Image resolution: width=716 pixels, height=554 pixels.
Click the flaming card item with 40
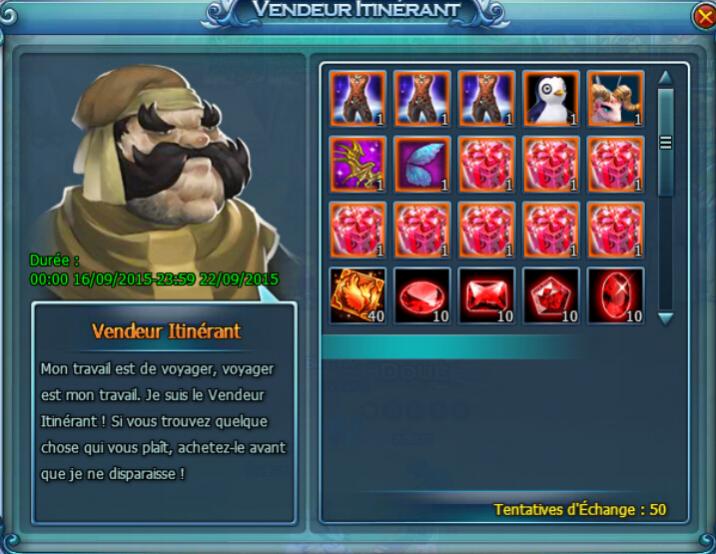pos(358,295)
